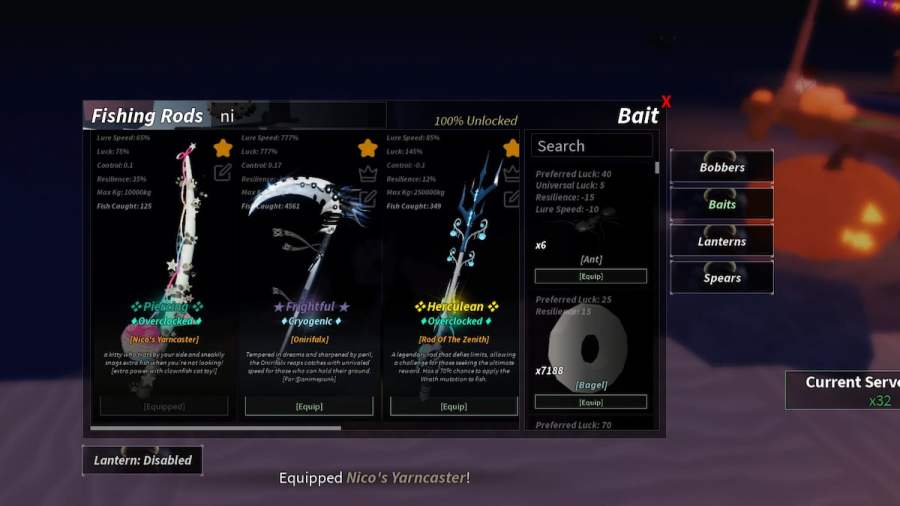Favorite Nico's Yarncaster with the star
Image resolution: width=900 pixels, height=506 pixels.
tap(223, 148)
